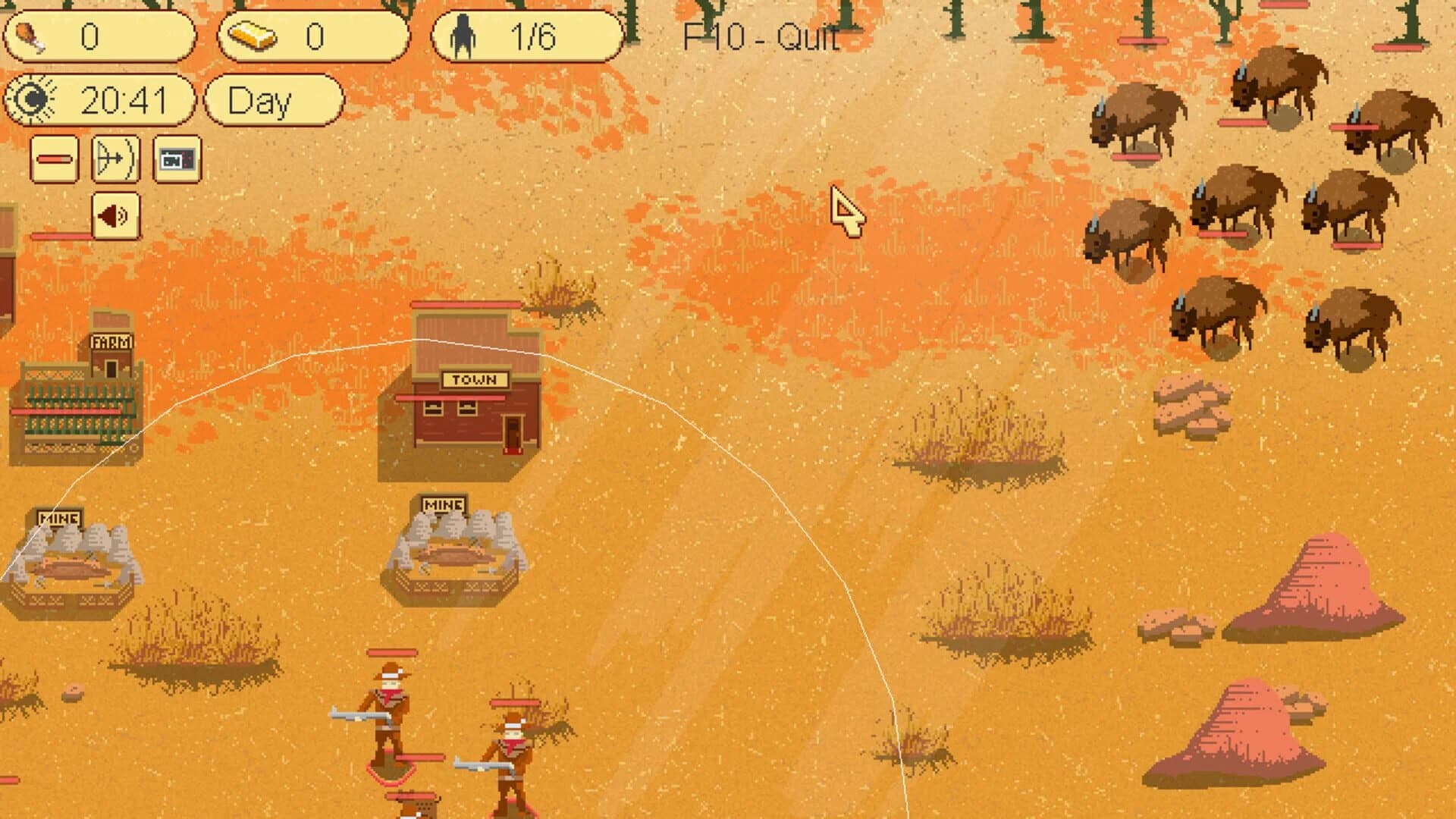Viewport: 1456px width, 819px height.
Task: Mute the game audio with the speaker button
Action: [115, 215]
